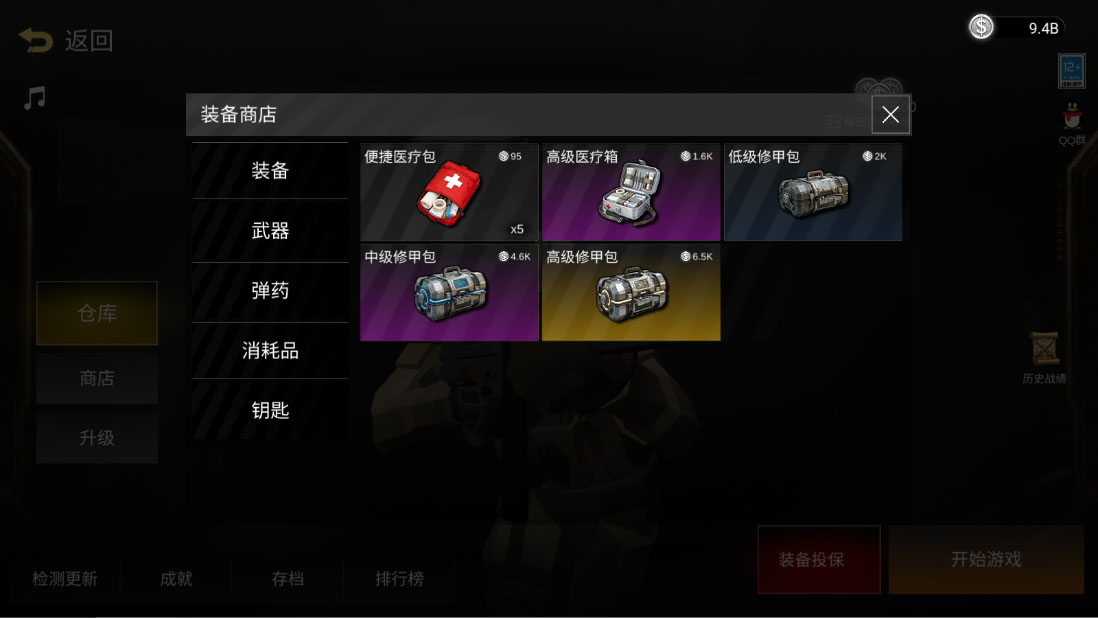Image resolution: width=1098 pixels, height=618 pixels.
Task: Toggle the music note icon
Action: coord(35,98)
